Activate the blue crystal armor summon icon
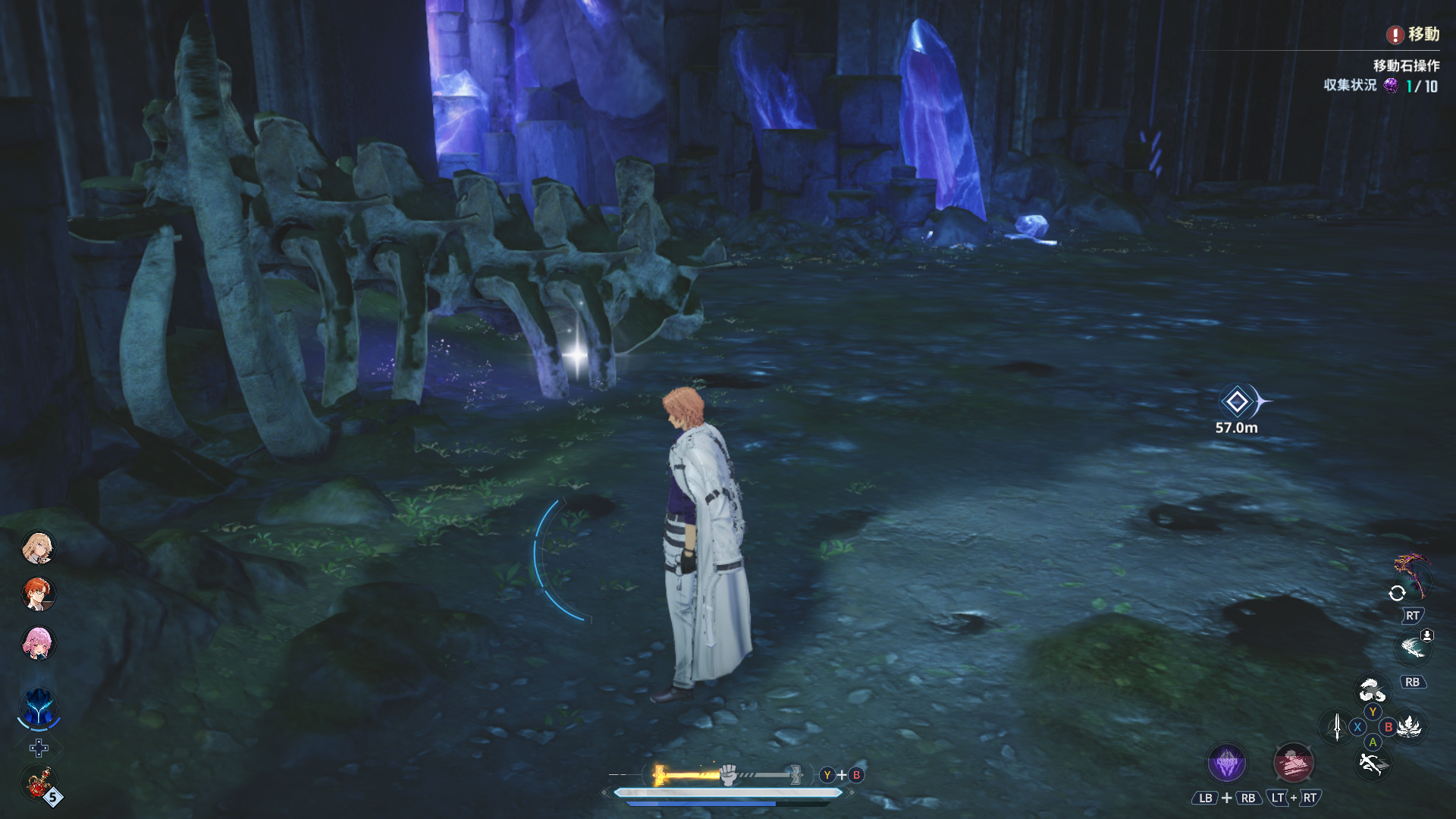 [x=38, y=708]
